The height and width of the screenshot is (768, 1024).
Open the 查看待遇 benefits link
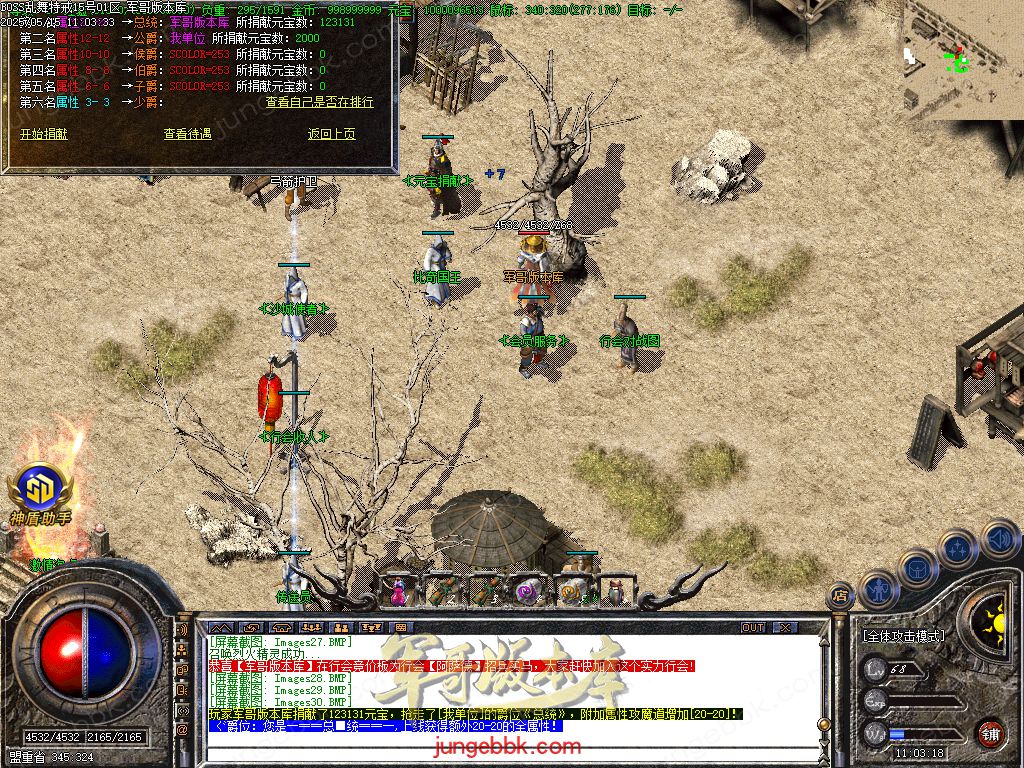(x=188, y=134)
